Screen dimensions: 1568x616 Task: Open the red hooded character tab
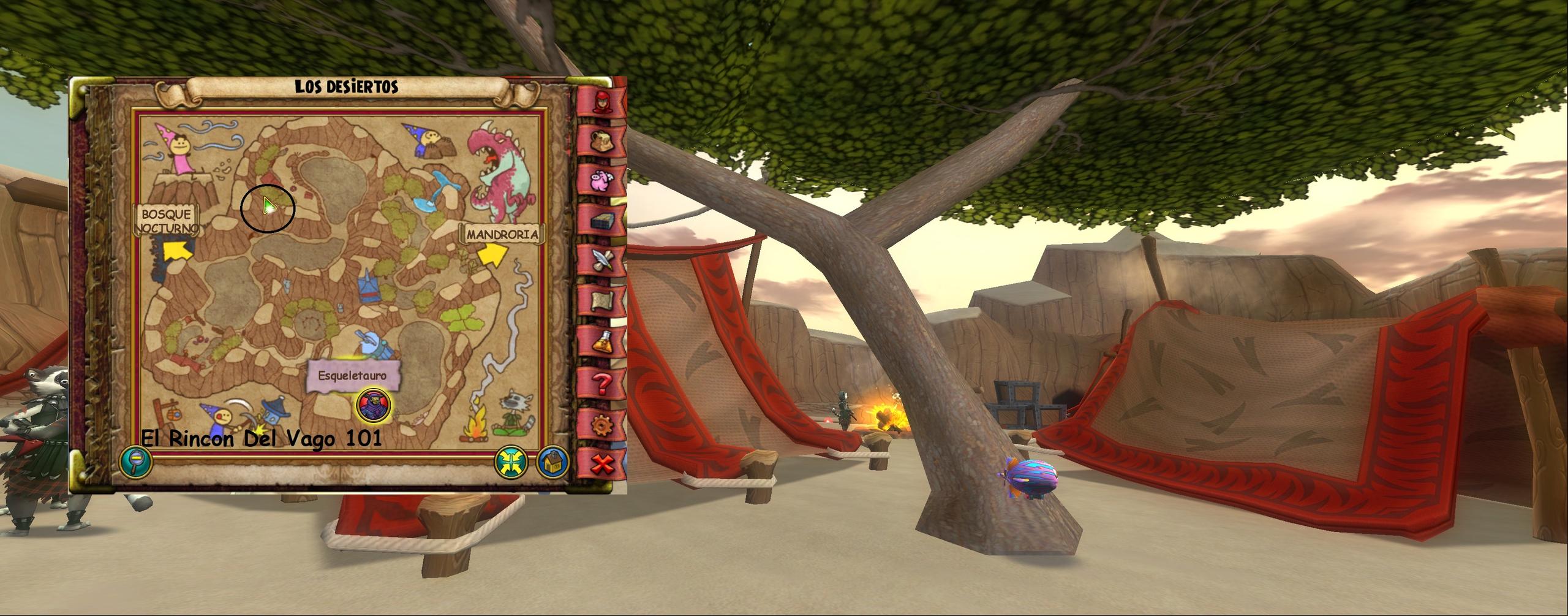click(x=602, y=101)
